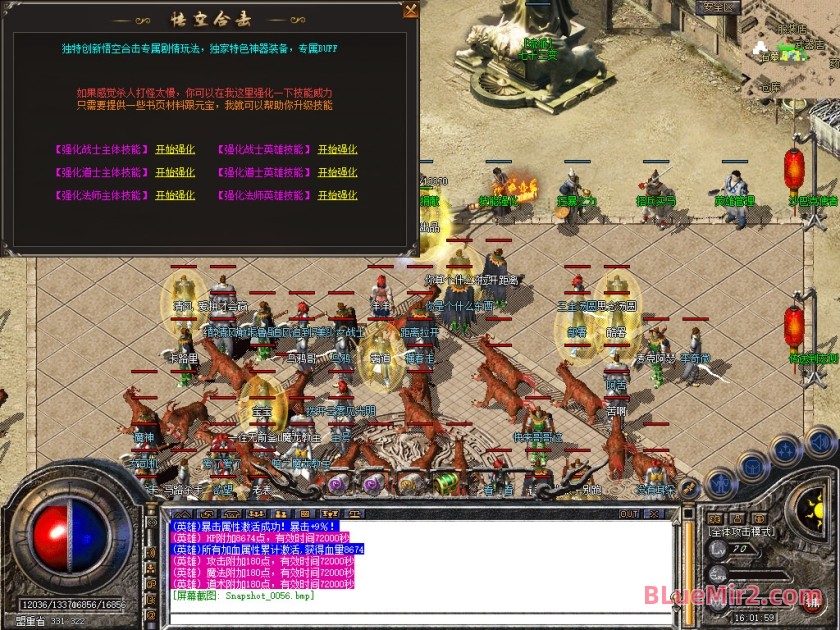Start strengthening 法师主体技能 (mage main skill)
The image size is (840, 630).
coord(175,195)
